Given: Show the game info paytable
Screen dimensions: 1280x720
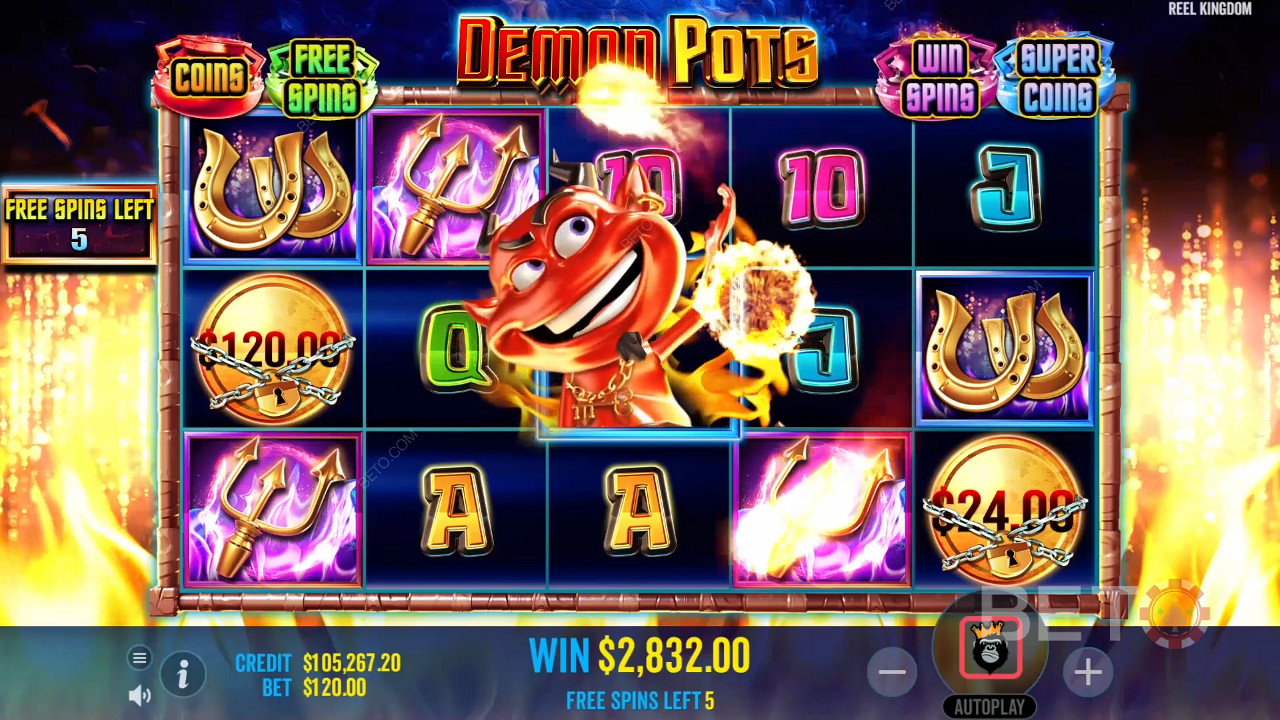Looking at the screenshot, I should [x=183, y=675].
